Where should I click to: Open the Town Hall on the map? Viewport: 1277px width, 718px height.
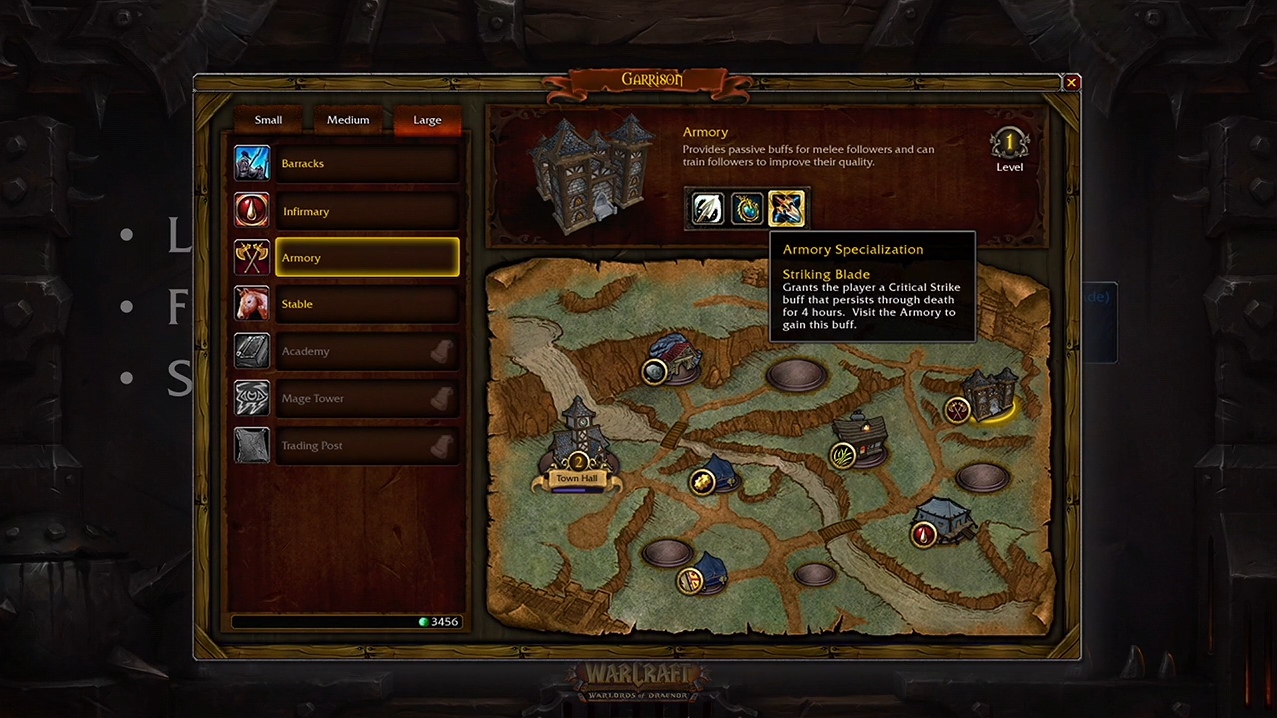point(578,452)
